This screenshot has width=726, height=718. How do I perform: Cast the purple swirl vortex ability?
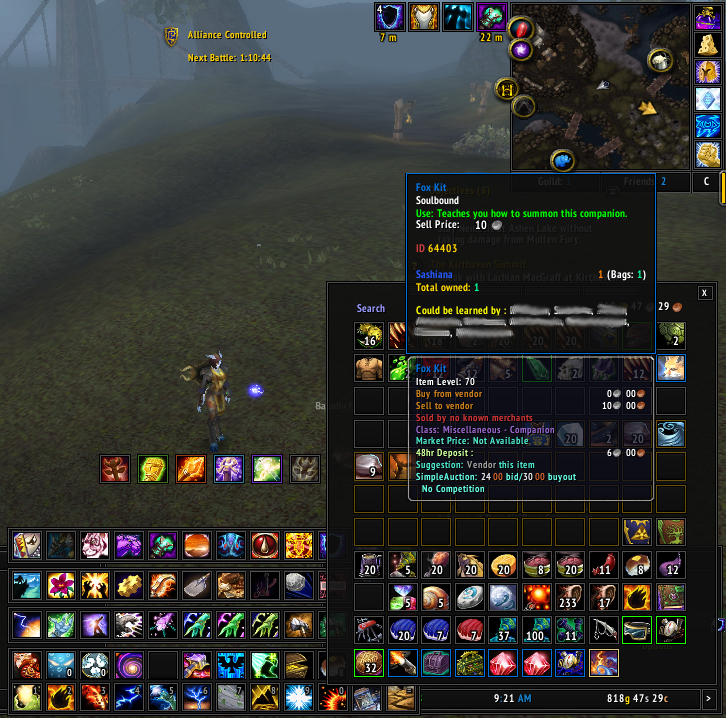[x=128, y=664]
